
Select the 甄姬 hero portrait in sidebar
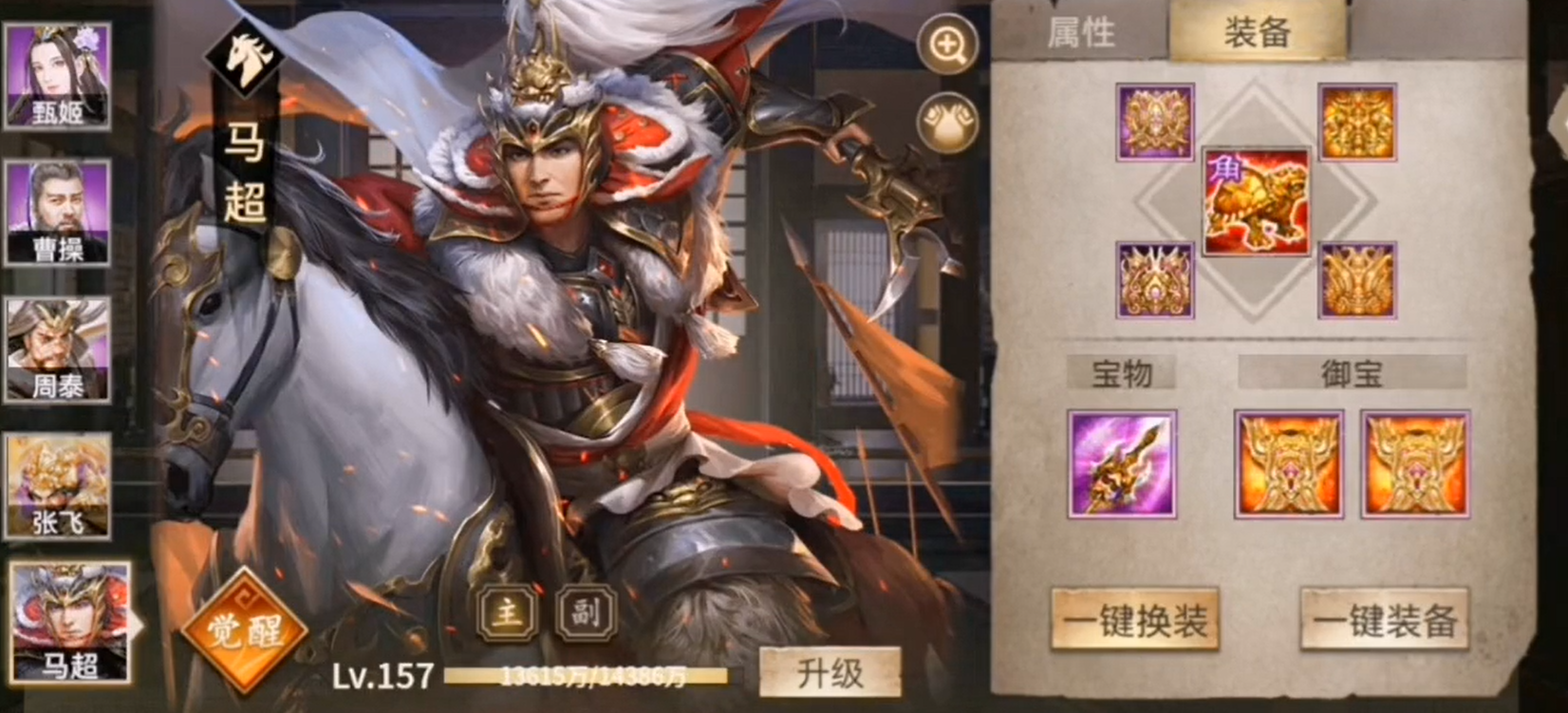click(x=60, y=76)
